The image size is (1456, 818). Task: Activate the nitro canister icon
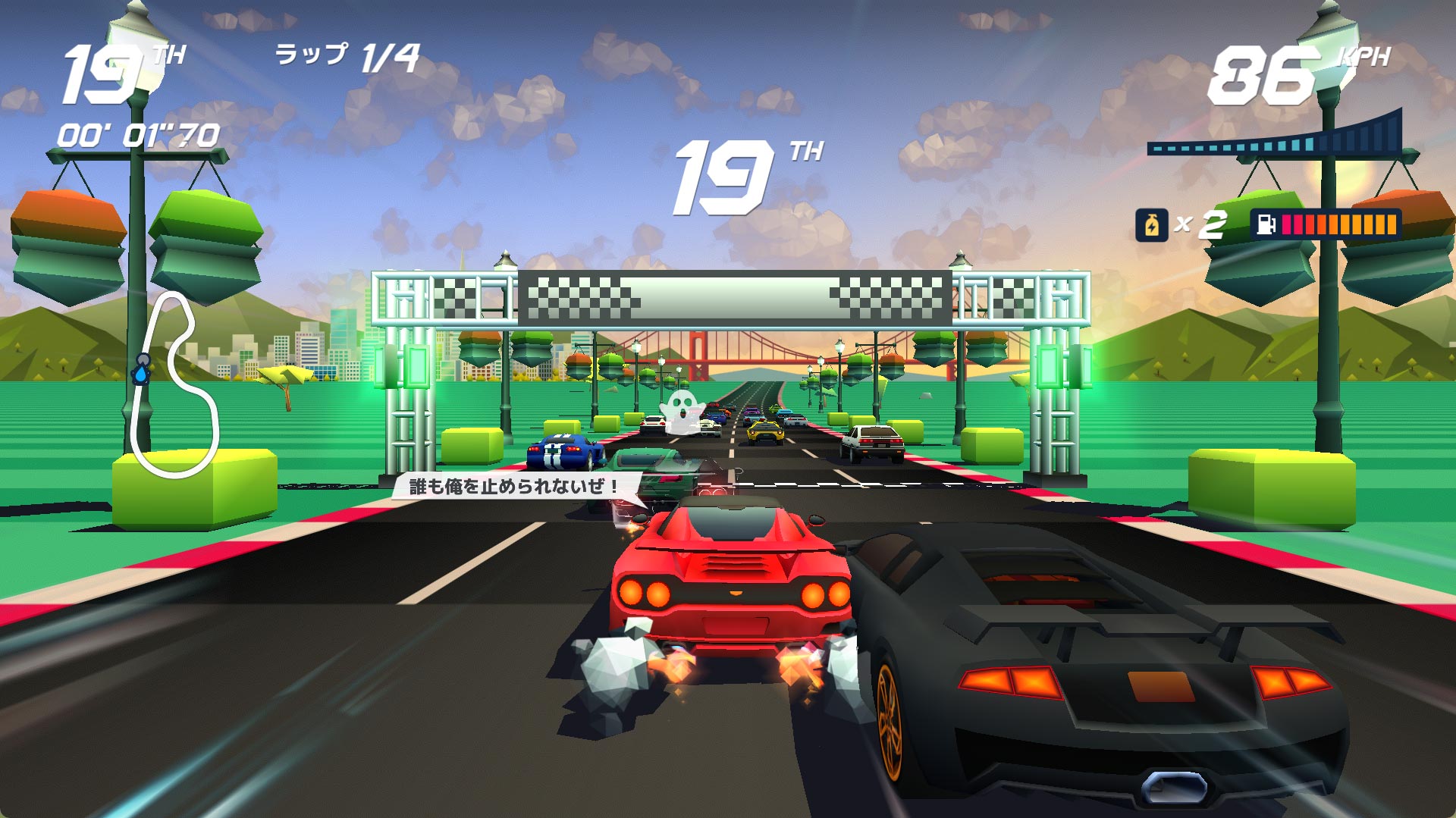pos(1150,225)
